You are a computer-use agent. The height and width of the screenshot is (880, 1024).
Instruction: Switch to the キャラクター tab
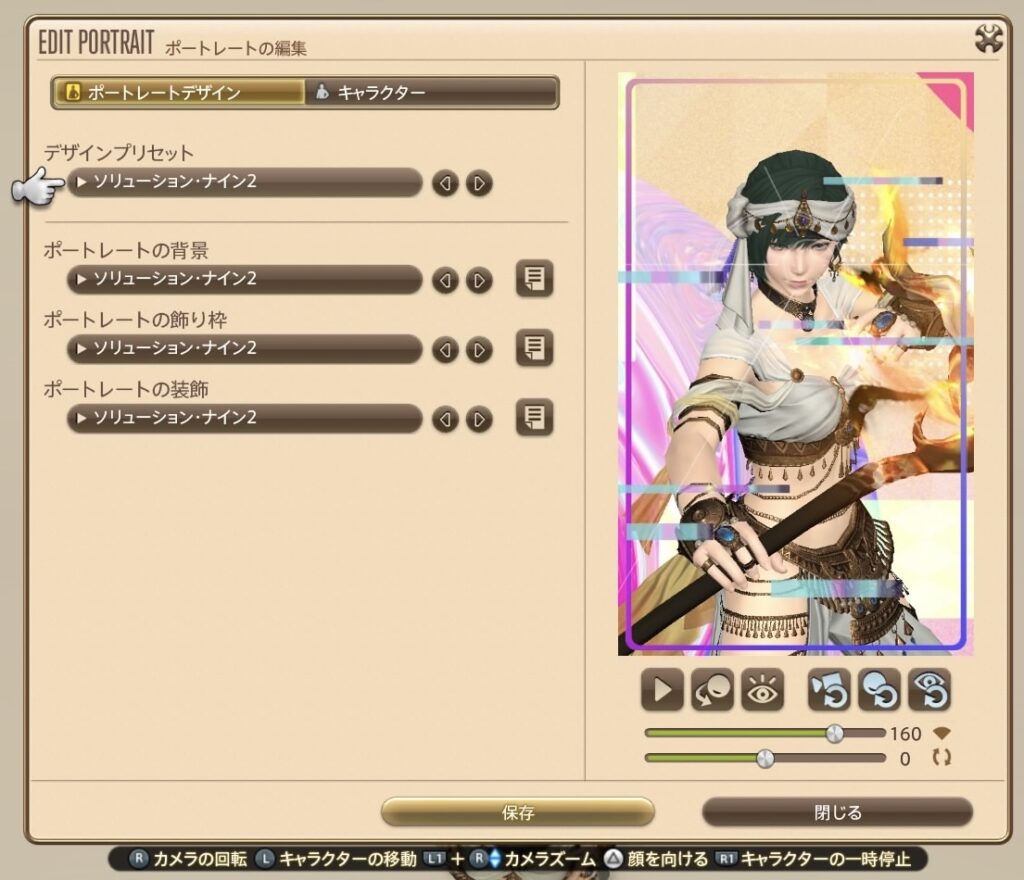(x=430, y=93)
